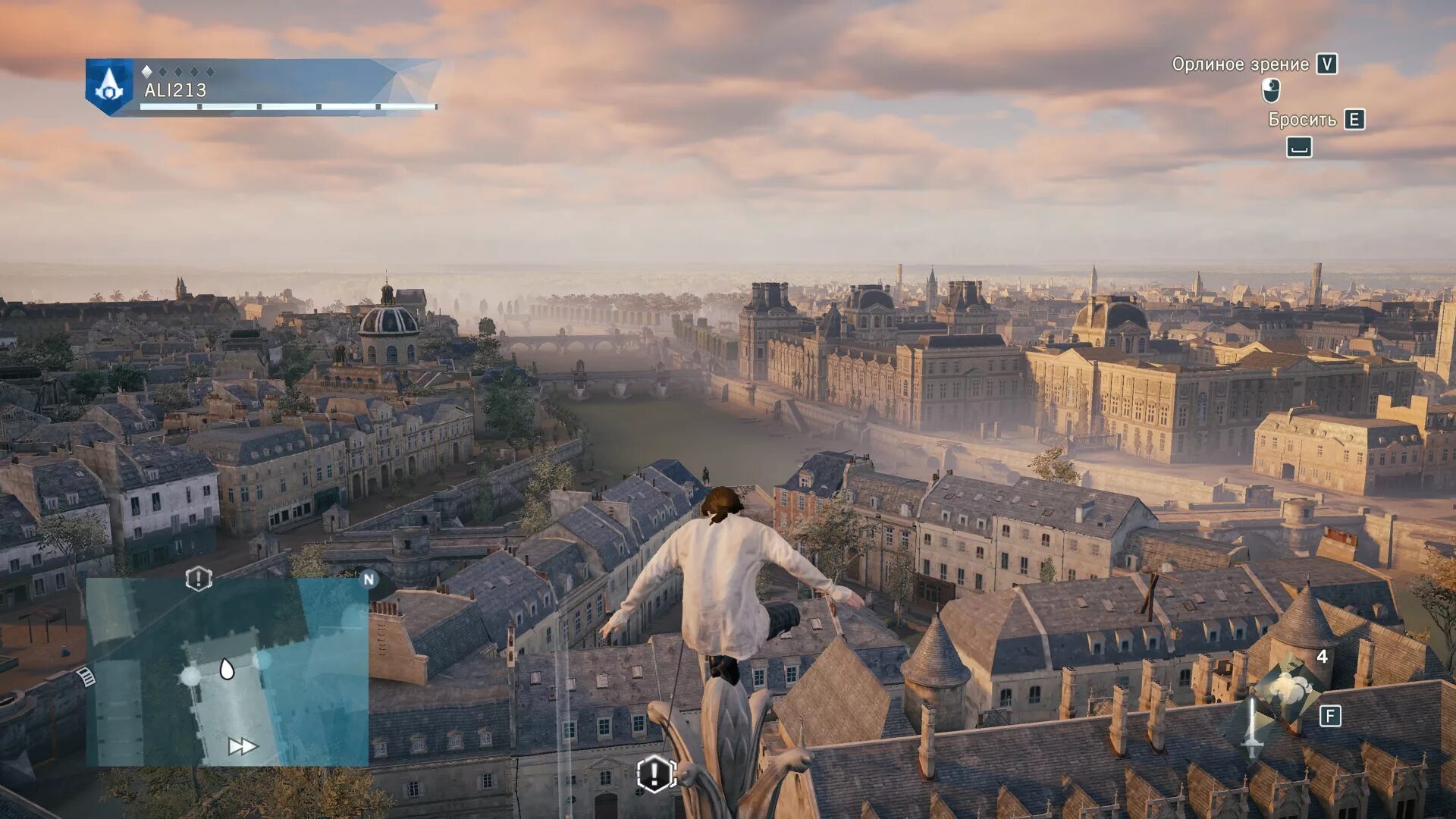The height and width of the screenshot is (819, 1456).
Task: Click the player position marker on minimap
Action: pyautogui.click(x=227, y=669)
